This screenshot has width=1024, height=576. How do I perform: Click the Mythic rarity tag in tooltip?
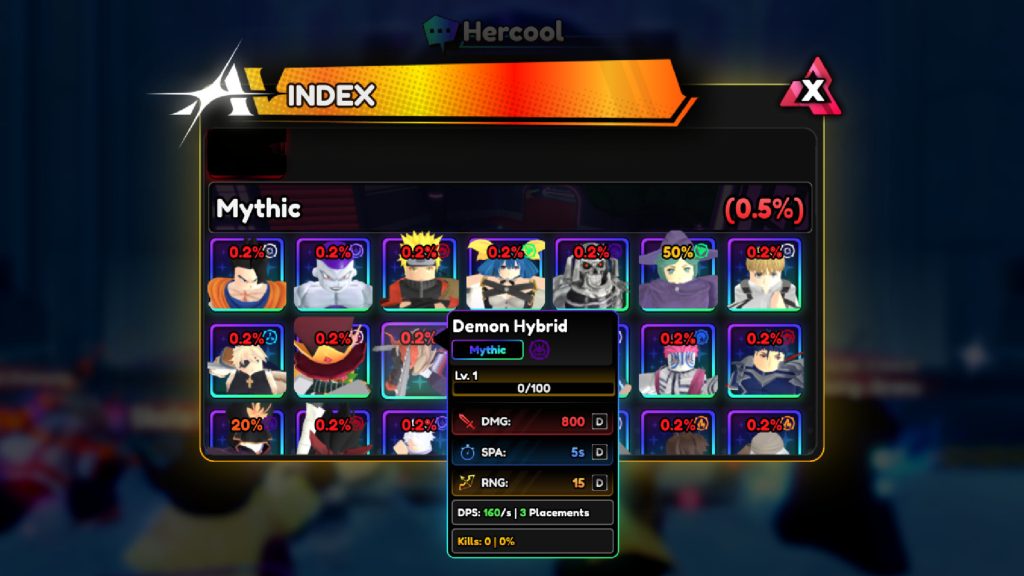coord(487,350)
